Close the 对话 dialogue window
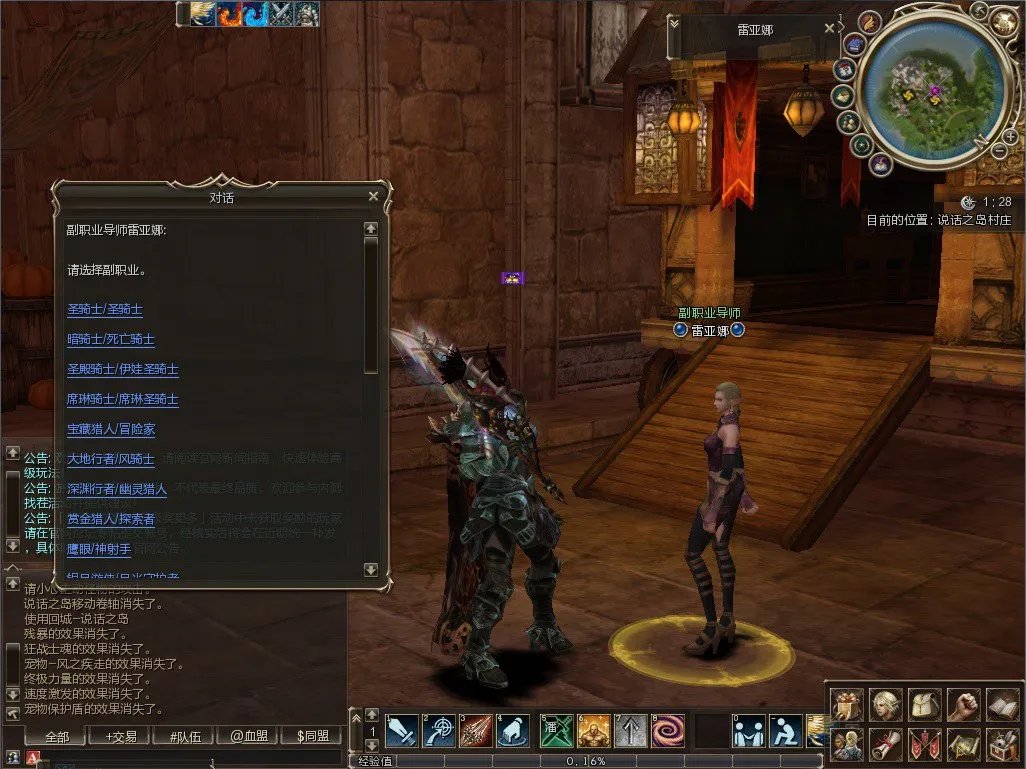The image size is (1026, 769). 373,197
